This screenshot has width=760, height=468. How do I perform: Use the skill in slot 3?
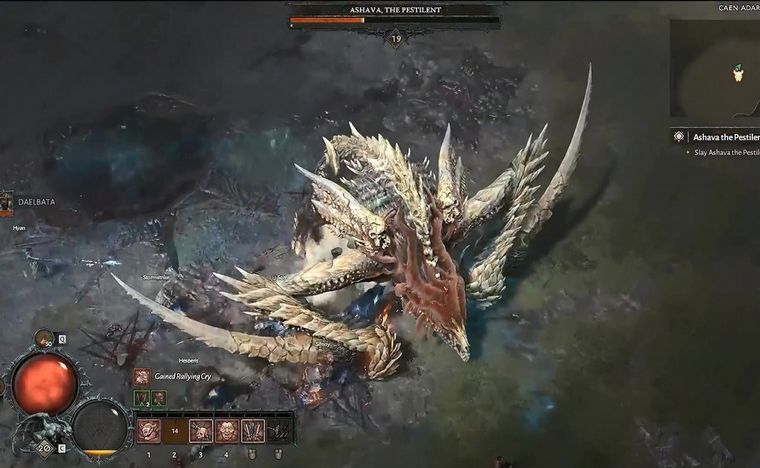201,430
